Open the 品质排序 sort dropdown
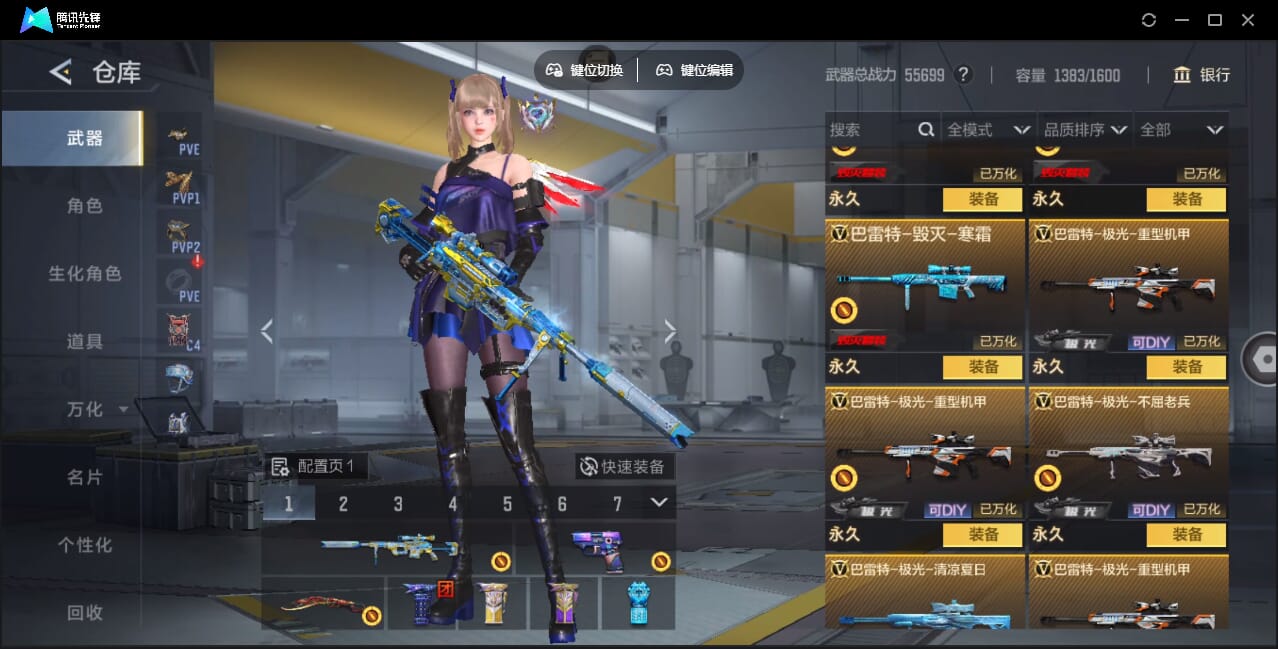Image resolution: width=1278 pixels, height=649 pixels. tap(1085, 130)
